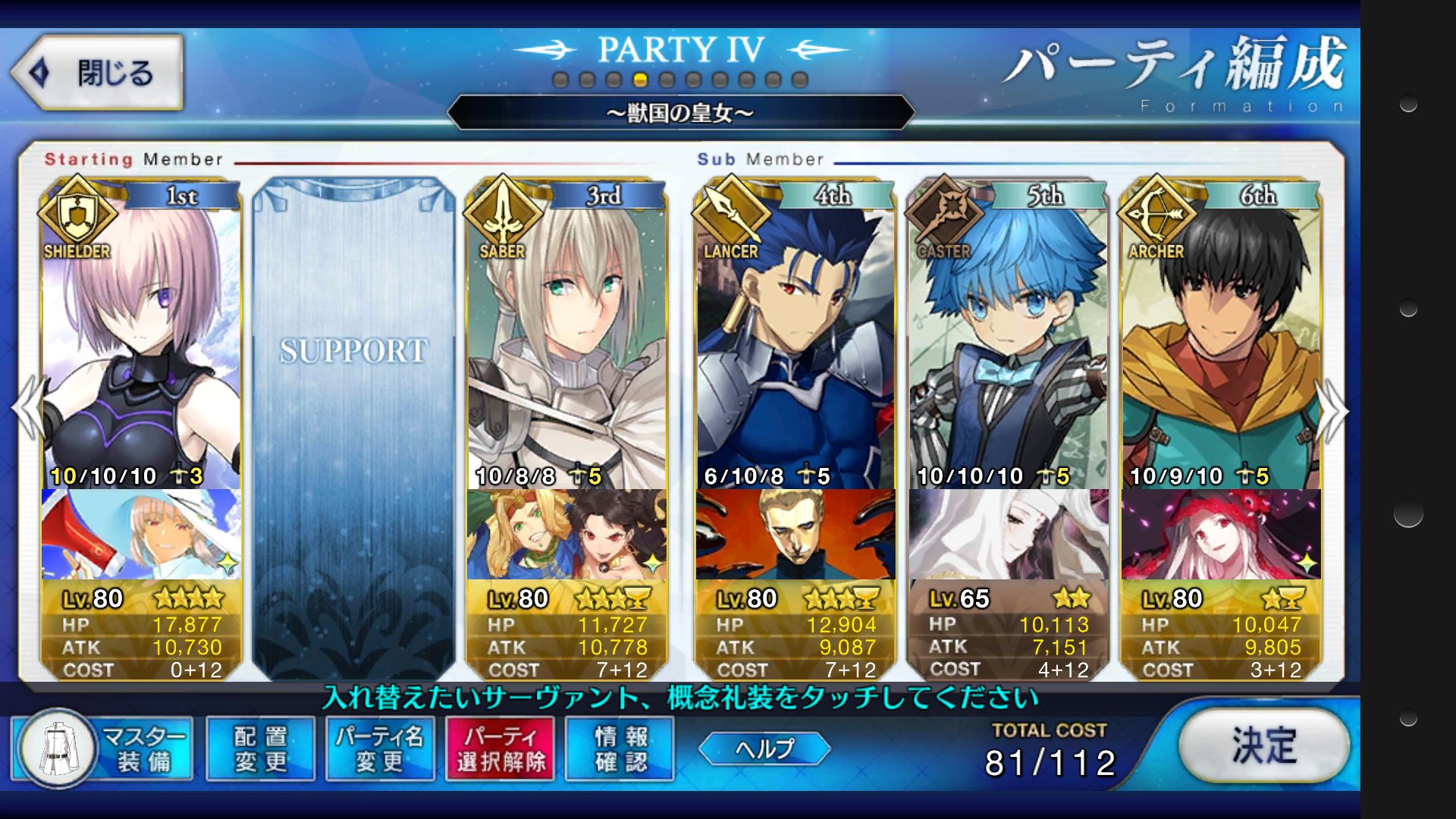This screenshot has height=819, width=1456.
Task: Choose the empty SUPPORT slot
Action: coord(353,425)
